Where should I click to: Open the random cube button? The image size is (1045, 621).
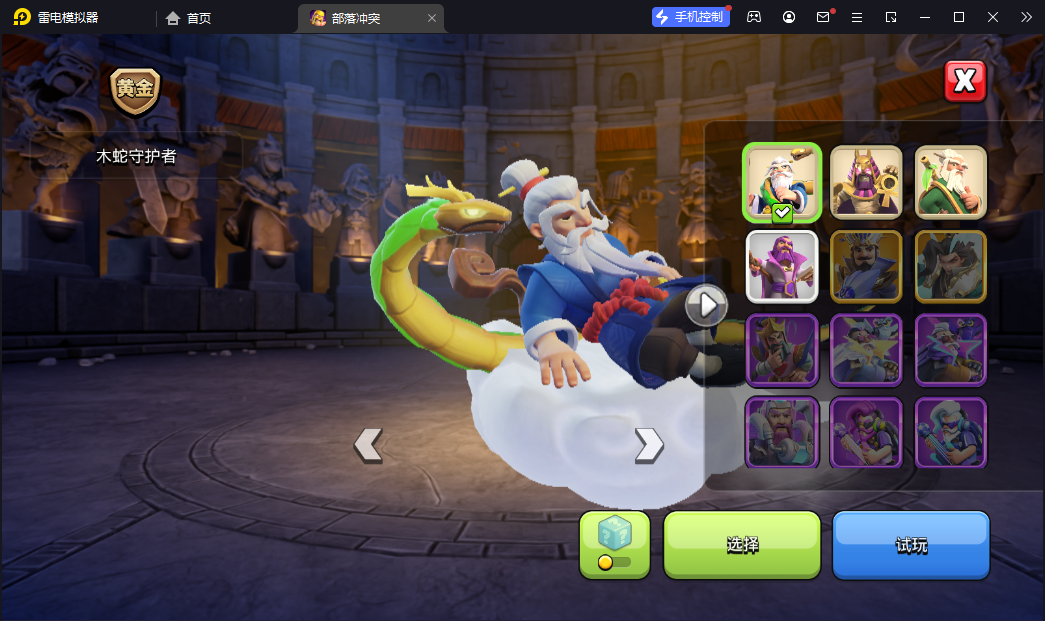pos(614,545)
